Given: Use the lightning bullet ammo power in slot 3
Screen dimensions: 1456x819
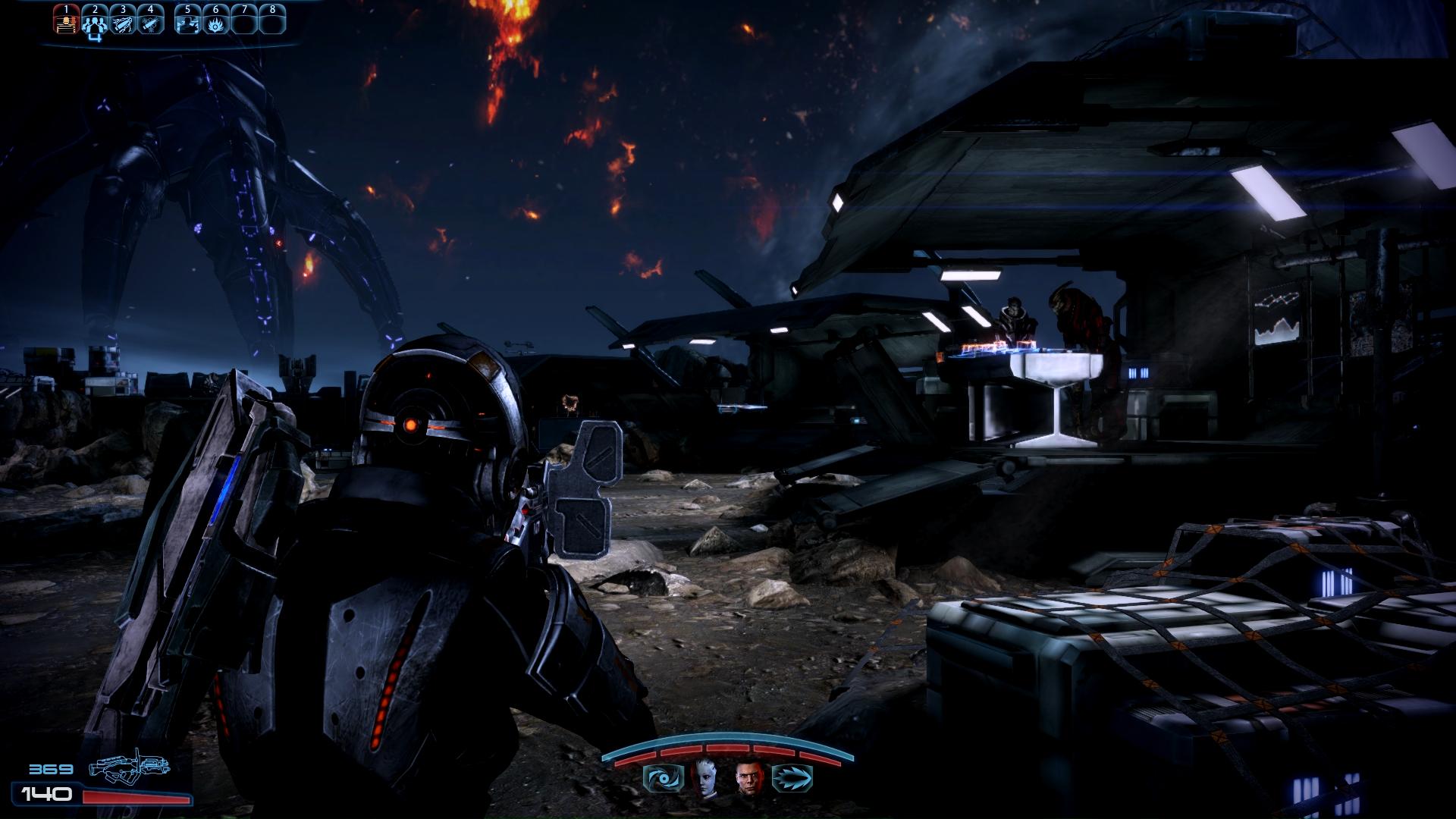Looking at the screenshot, I should click(123, 23).
